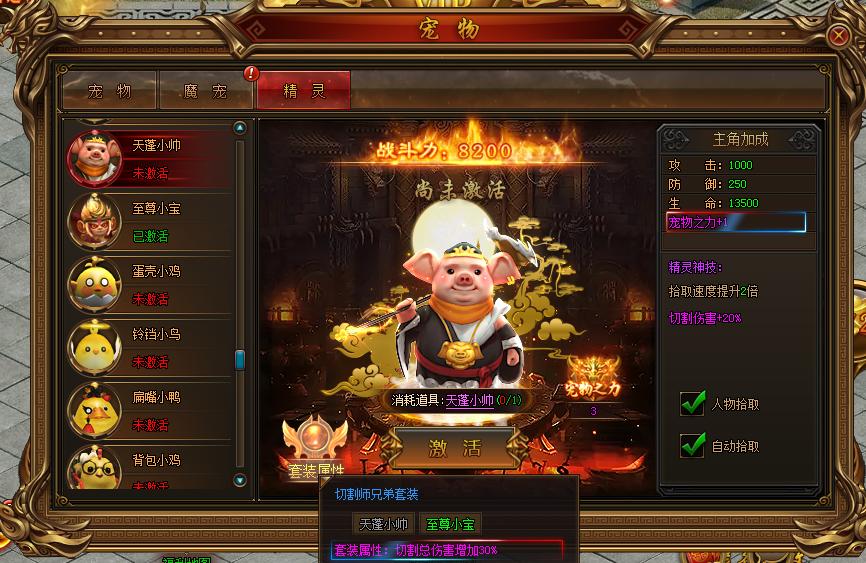The height and width of the screenshot is (563, 866).
Task: Close the pet window
Action: click(x=839, y=35)
